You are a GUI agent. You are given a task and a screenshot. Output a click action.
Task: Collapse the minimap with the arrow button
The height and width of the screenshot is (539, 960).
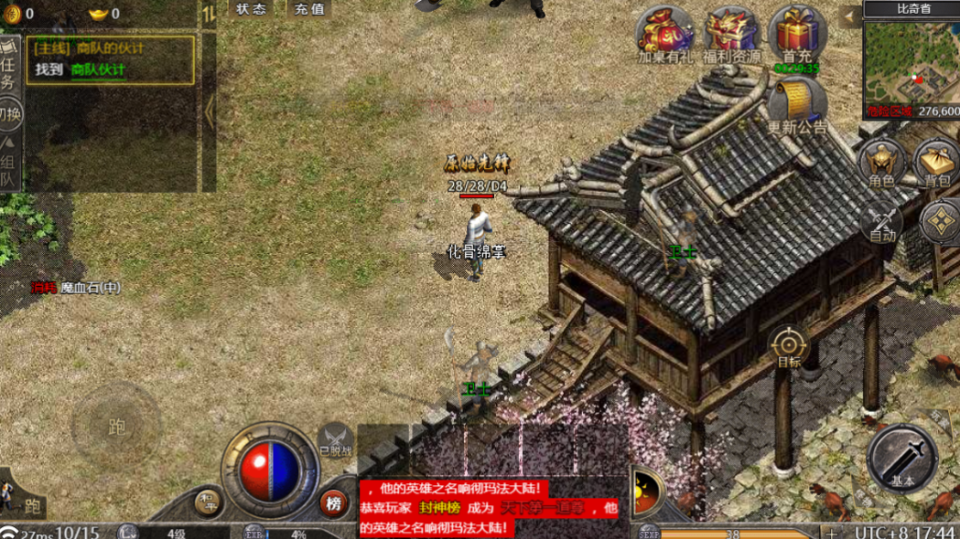[850, 15]
